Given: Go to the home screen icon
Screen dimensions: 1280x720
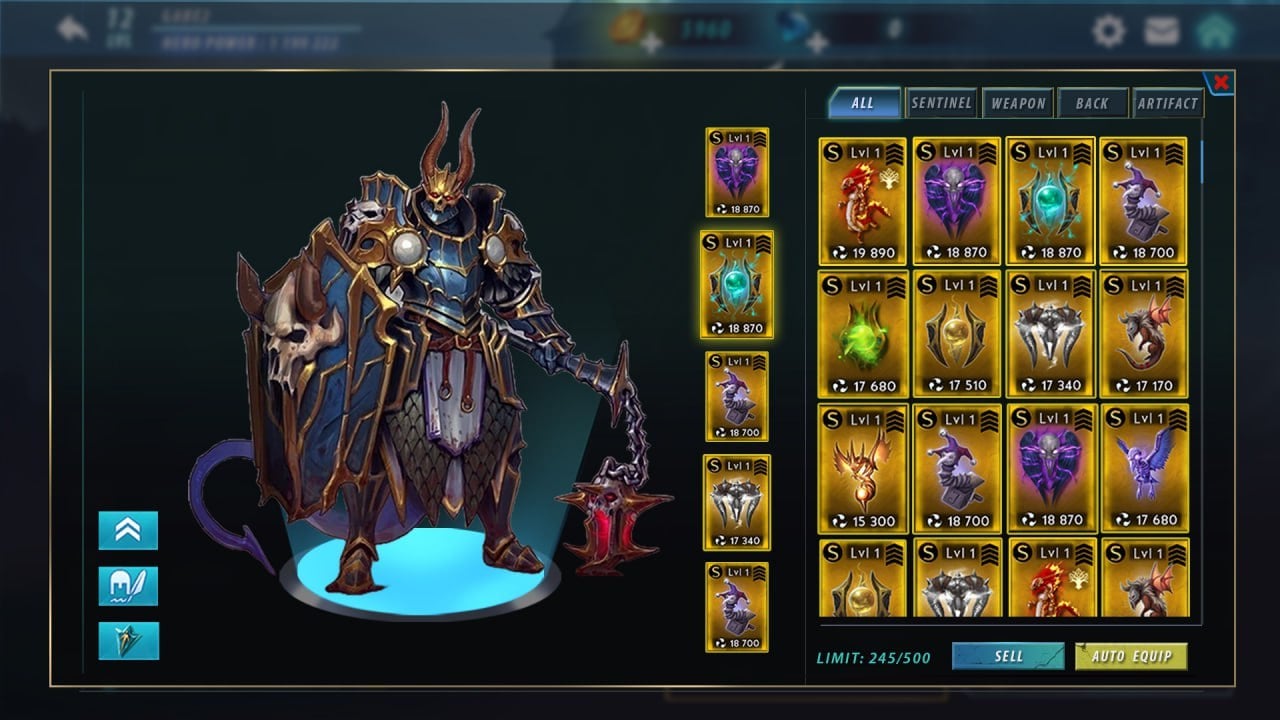Looking at the screenshot, I should click(1215, 31).
